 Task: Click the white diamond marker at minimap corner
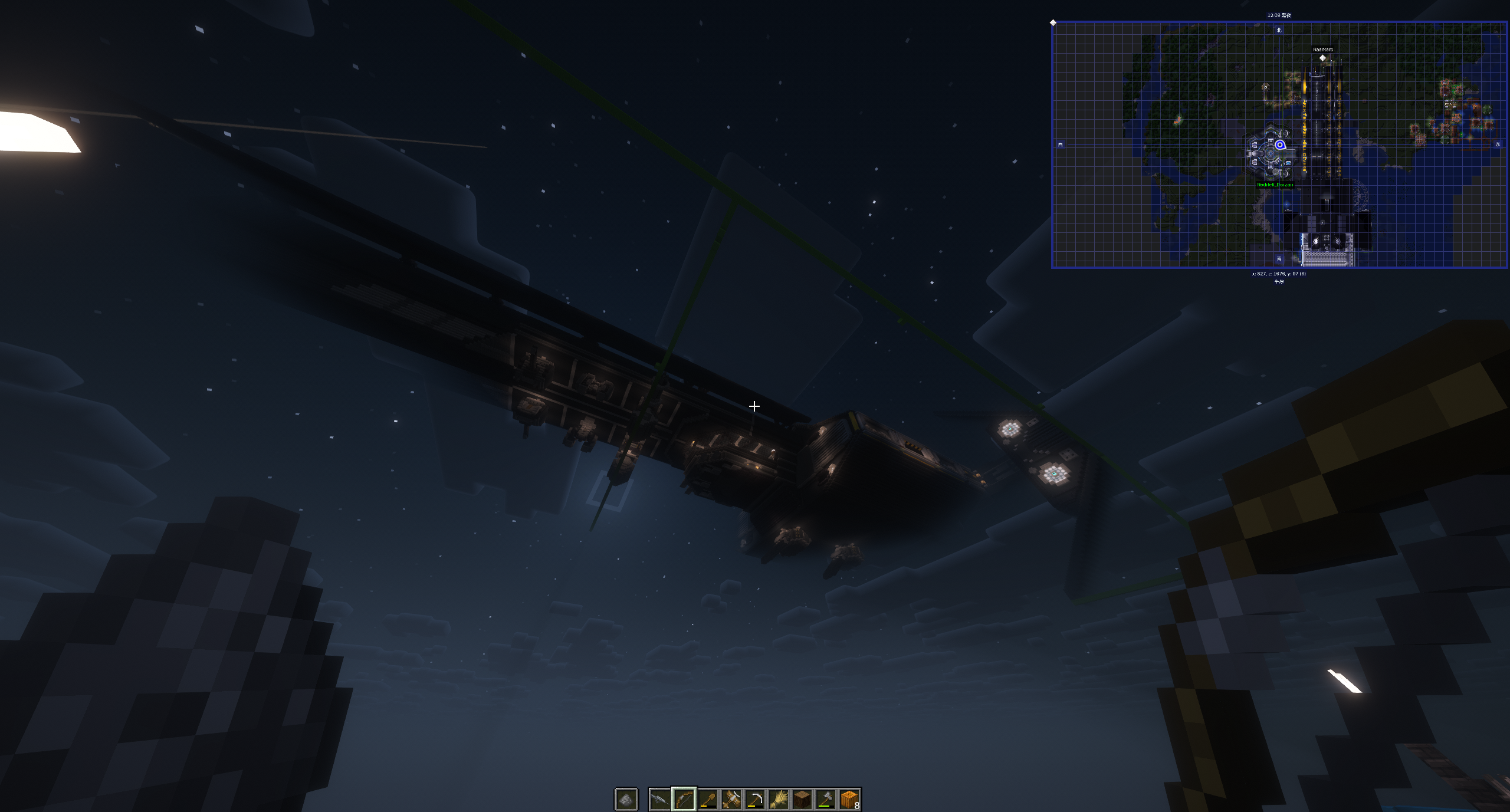pos(1053,23)
